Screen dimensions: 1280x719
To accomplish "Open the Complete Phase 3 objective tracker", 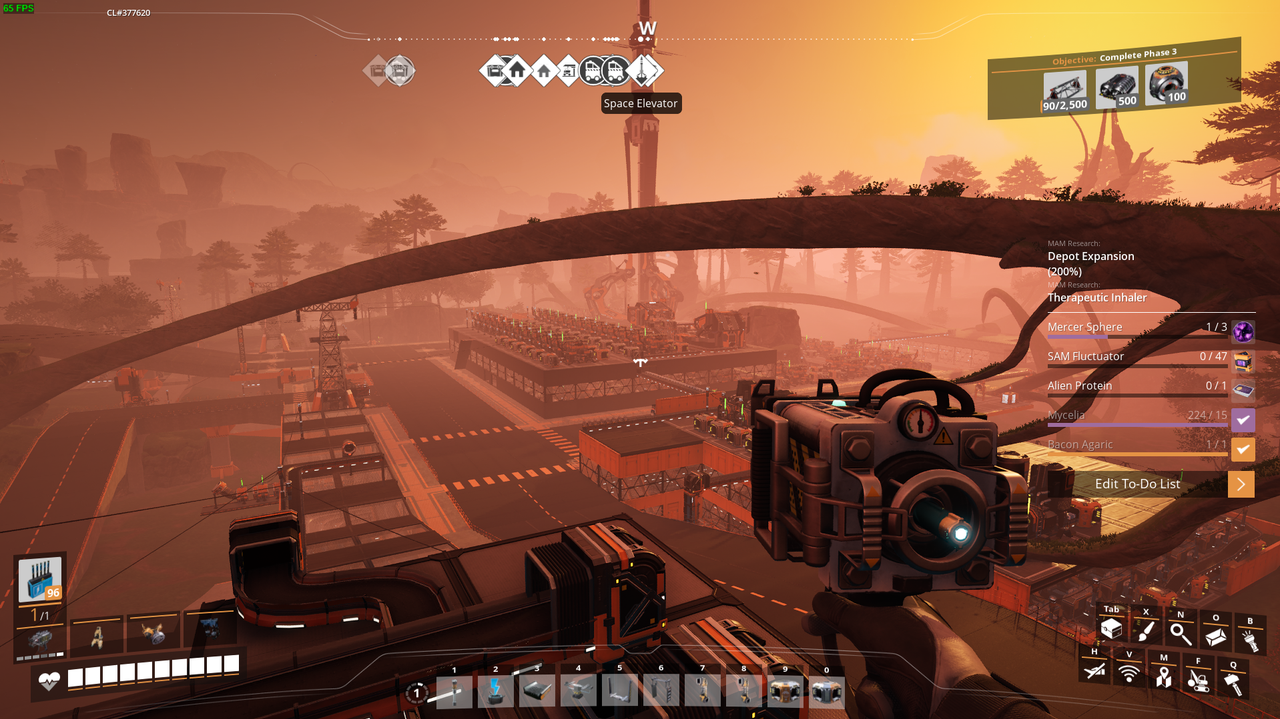I will tap(1114, 79).
